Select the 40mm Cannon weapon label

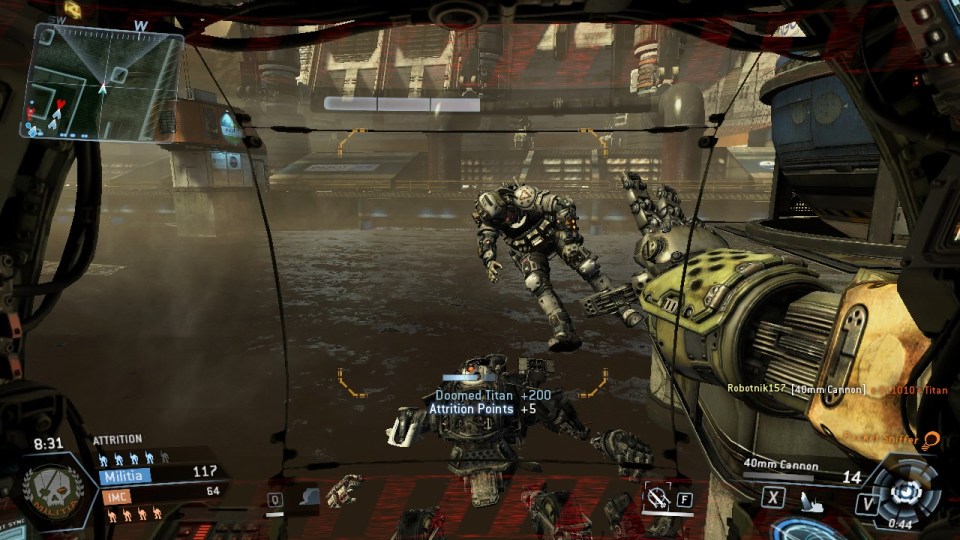coord(780,465)
